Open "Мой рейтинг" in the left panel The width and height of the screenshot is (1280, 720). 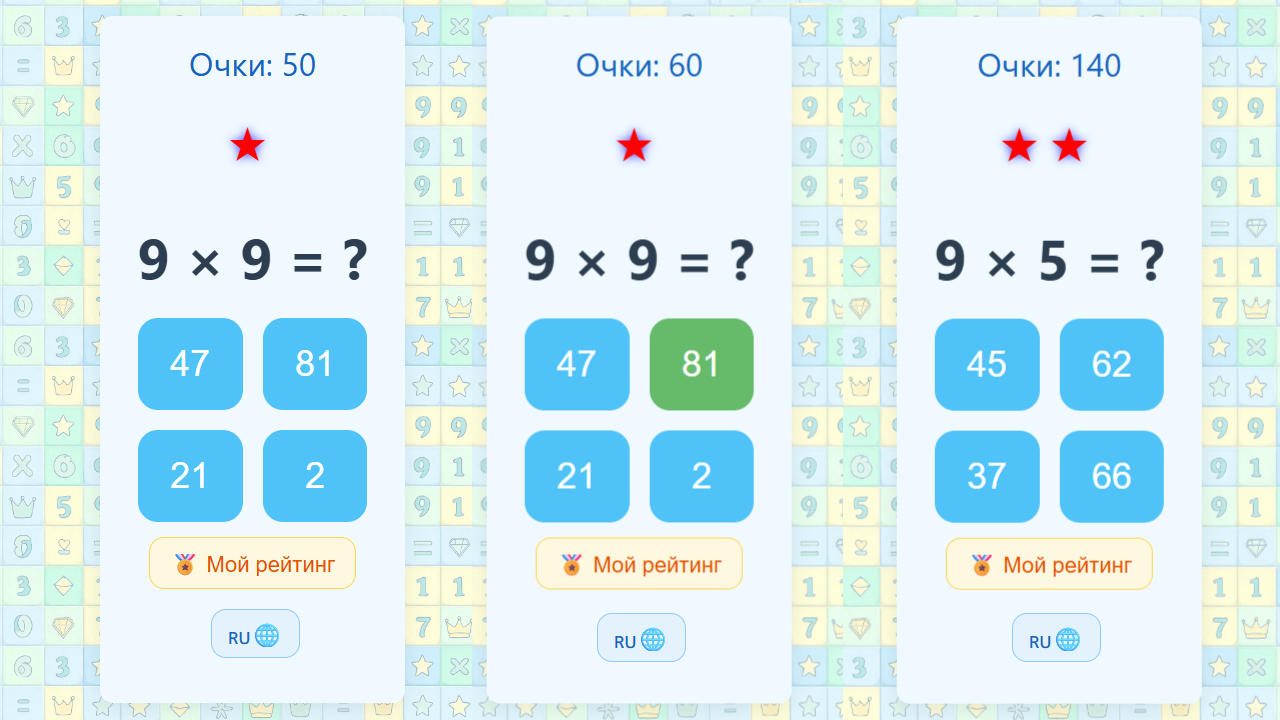(252, 563)
